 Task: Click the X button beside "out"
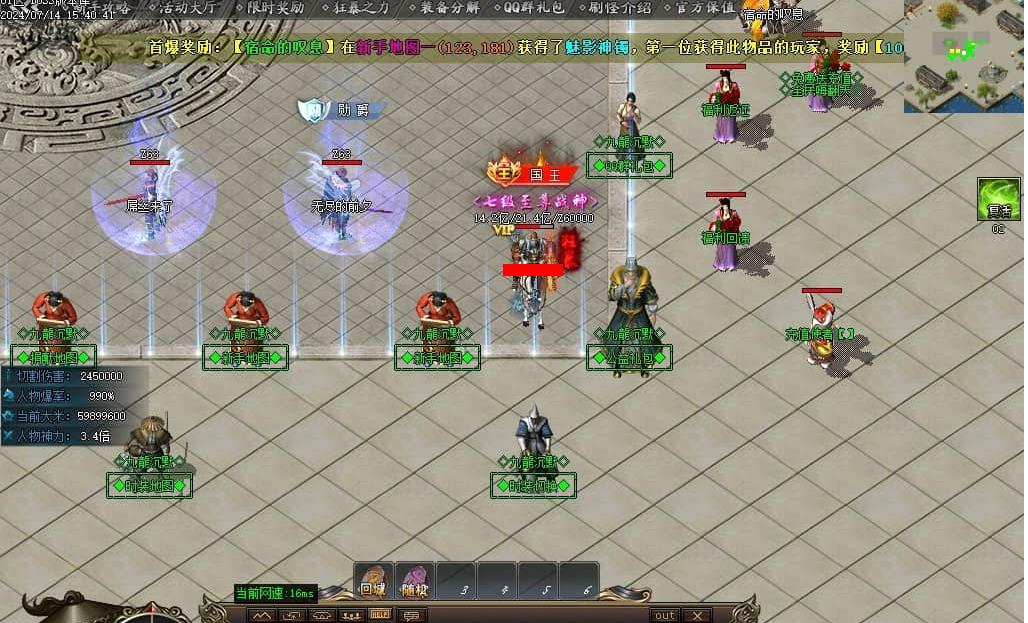pyautogui.click(x=697, y=615)
